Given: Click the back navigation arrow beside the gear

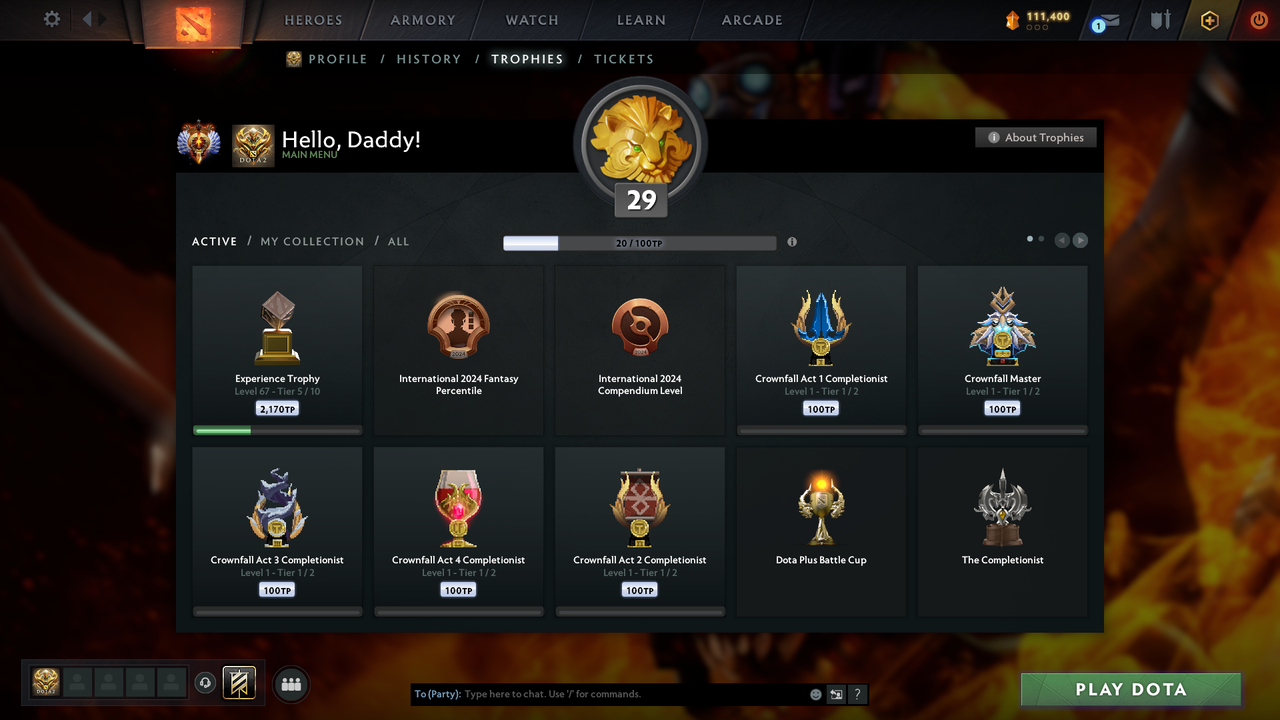Looking at the screenshot, I should (88, 19).
